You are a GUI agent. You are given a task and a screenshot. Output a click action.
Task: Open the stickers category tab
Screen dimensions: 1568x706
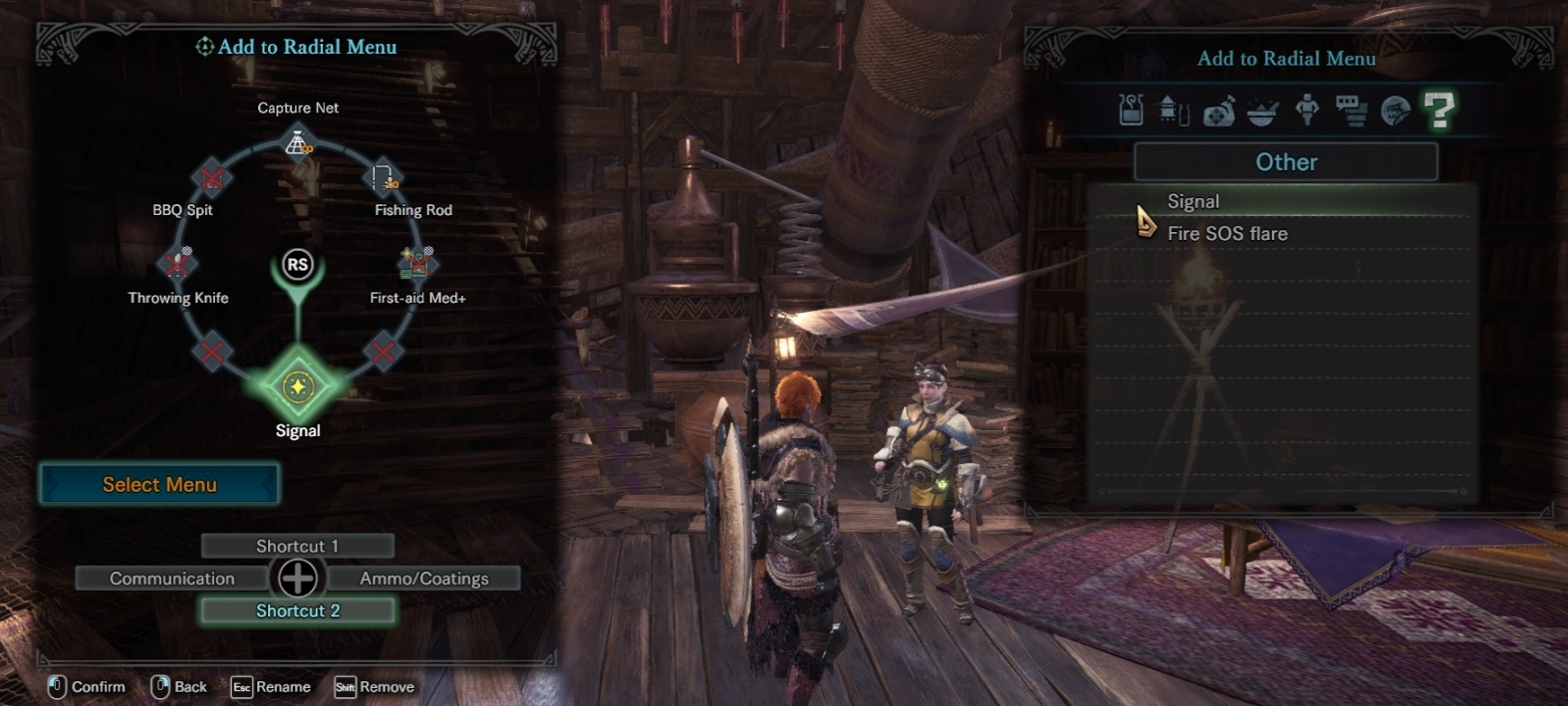tap(1395, 111)
